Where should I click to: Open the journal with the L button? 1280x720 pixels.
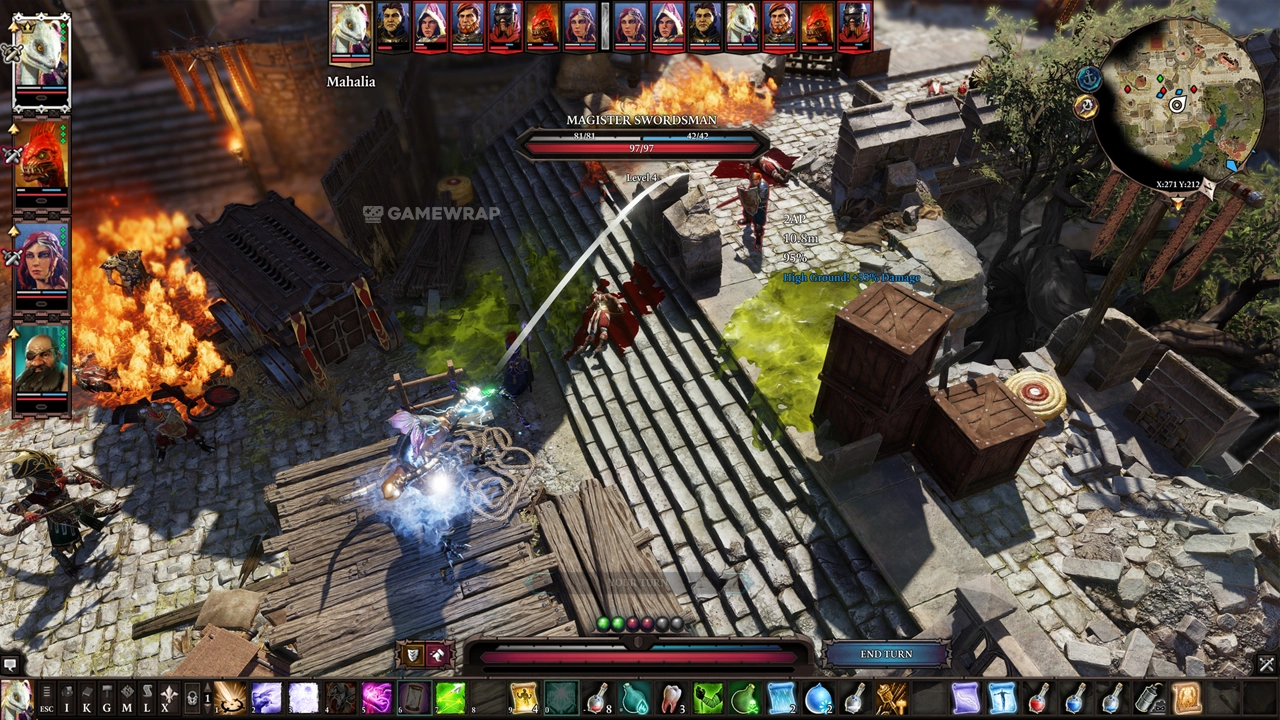tap(147, 698)
